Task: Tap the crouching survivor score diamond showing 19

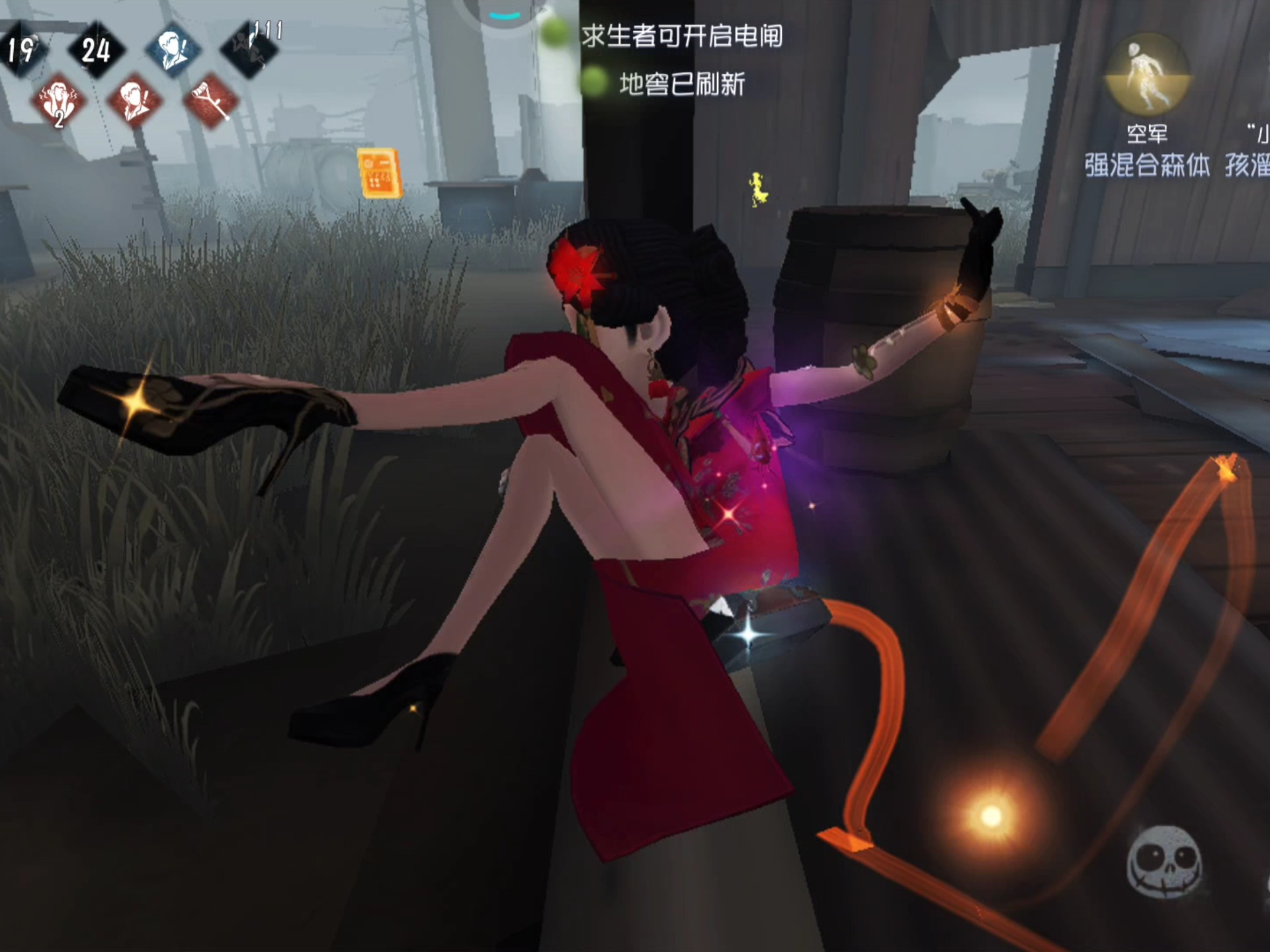Action: click(22, 48)
